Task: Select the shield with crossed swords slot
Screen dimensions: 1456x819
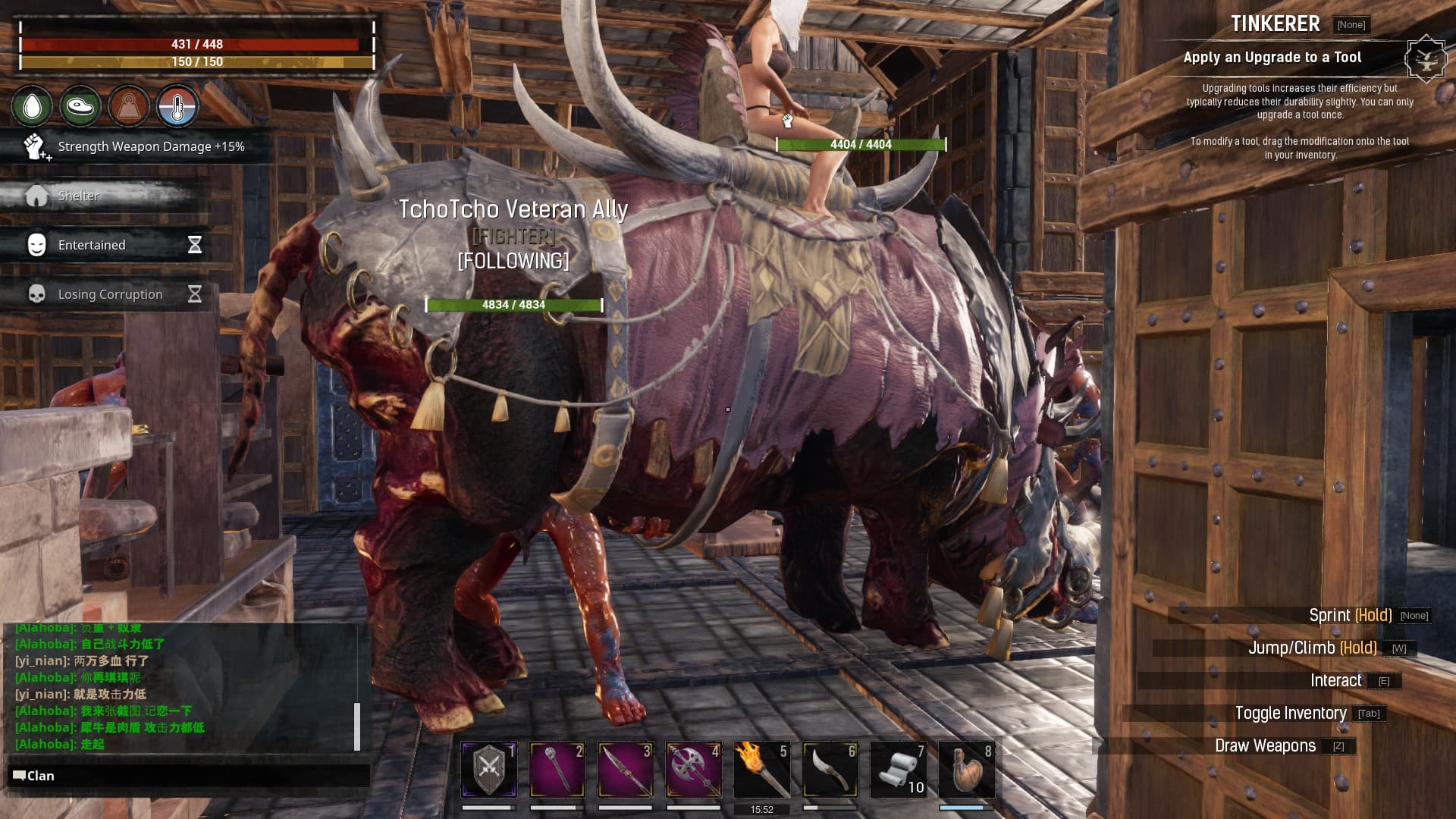Action: [489, 770]
